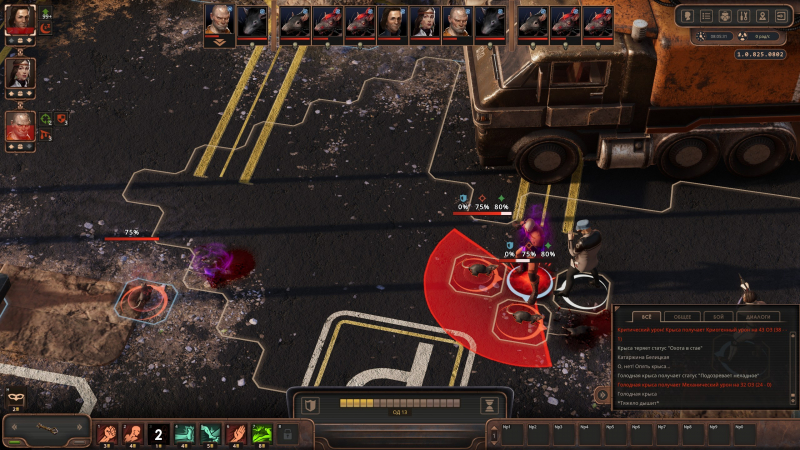800x450 pixels.
Task: Select the dark-haired woman party portrait
Action: [x=20, y=73]
